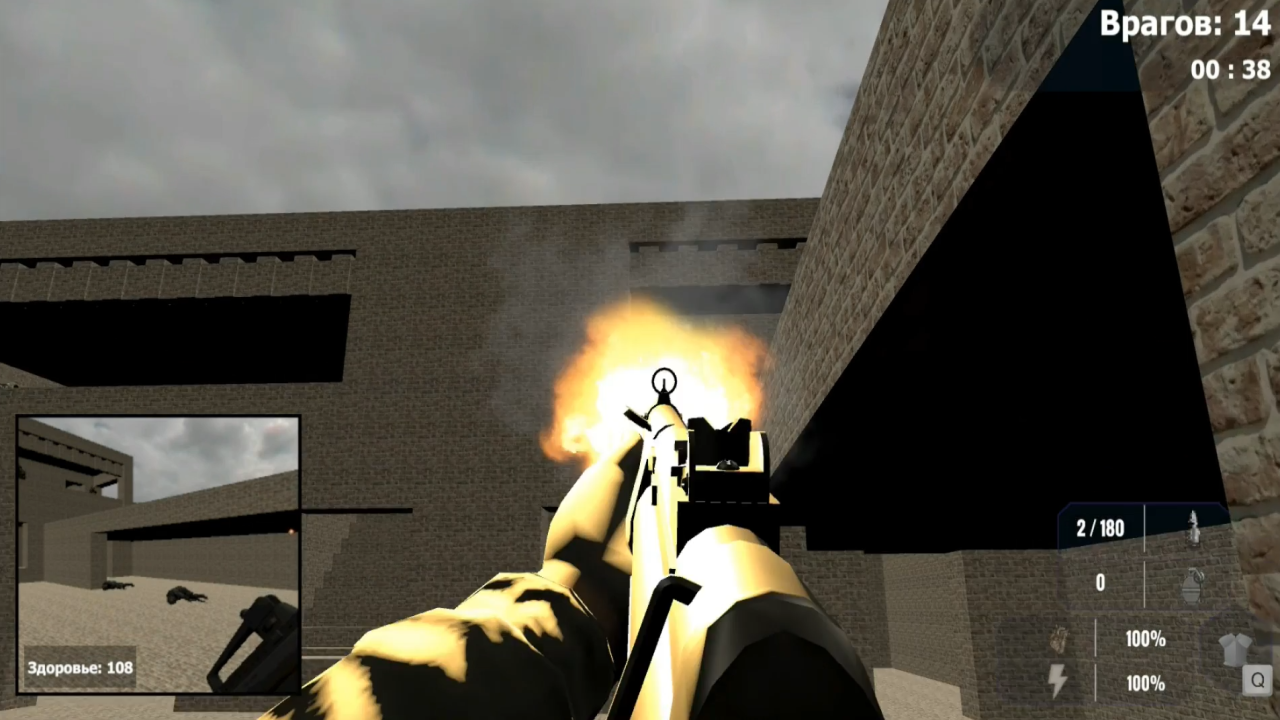The image size is (1280, 720).
Task: Toggle the grenade slot showing 0
Action: click(x=1100, y=583)
